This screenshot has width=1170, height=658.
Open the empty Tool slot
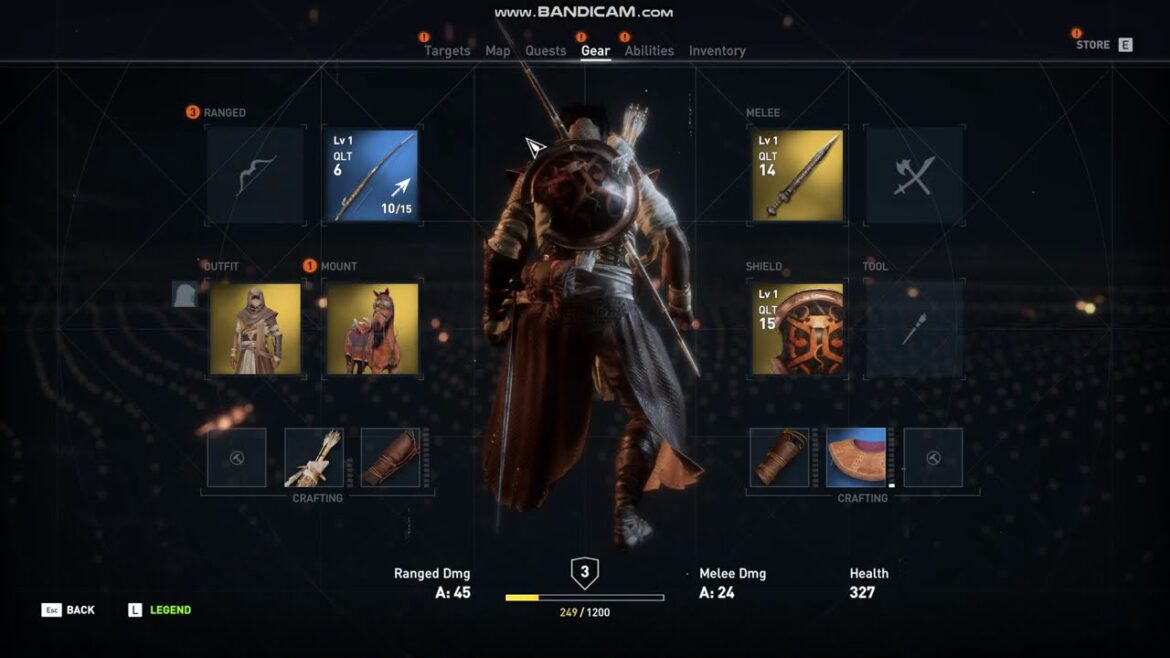point(914,329)
